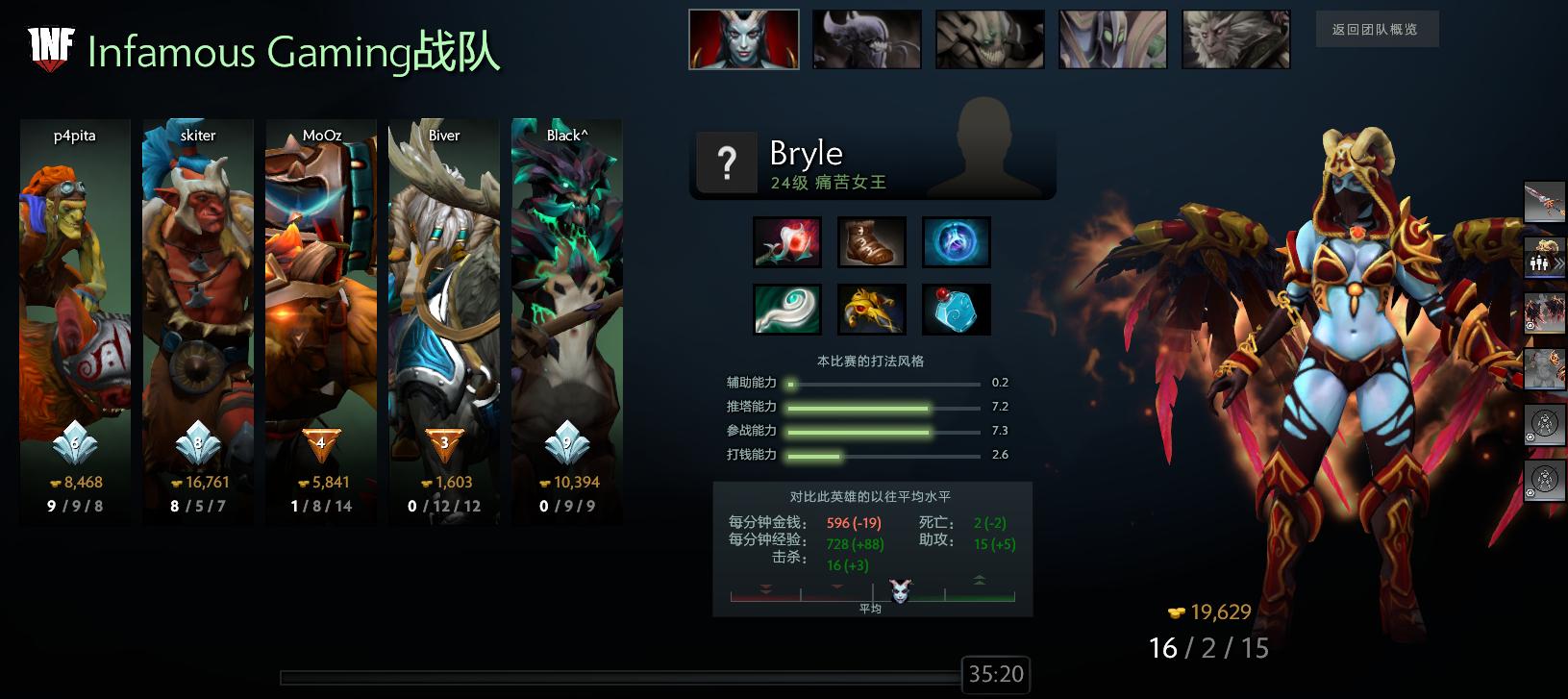This screenshot has width=1568, height=699.
Task: Click the gold coin icon beside 19,629
Action: pos(1175,612)
